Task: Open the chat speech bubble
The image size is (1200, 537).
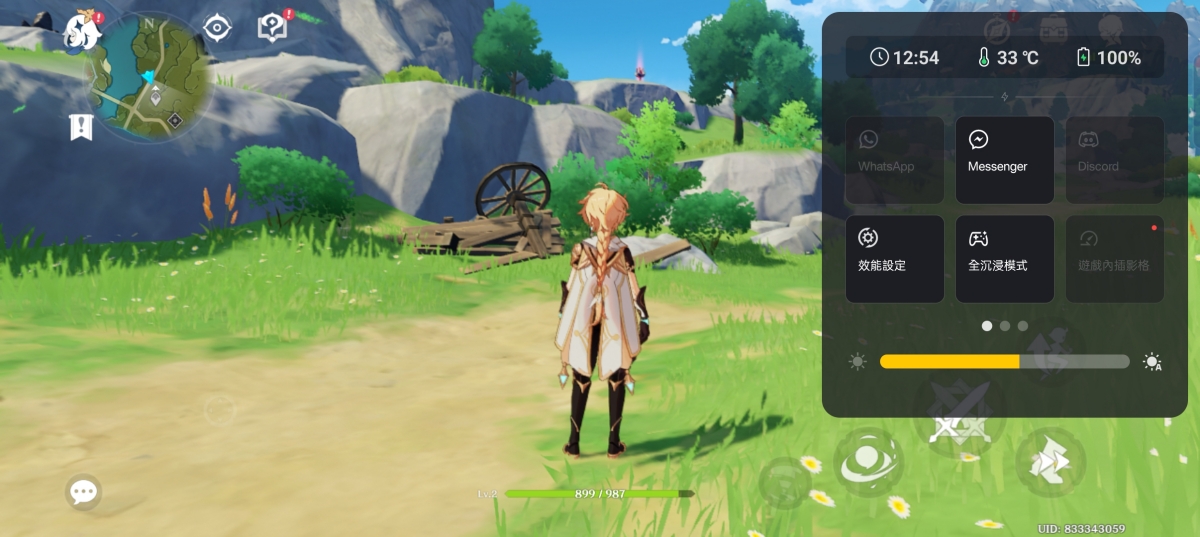Action: click(83, 491)
